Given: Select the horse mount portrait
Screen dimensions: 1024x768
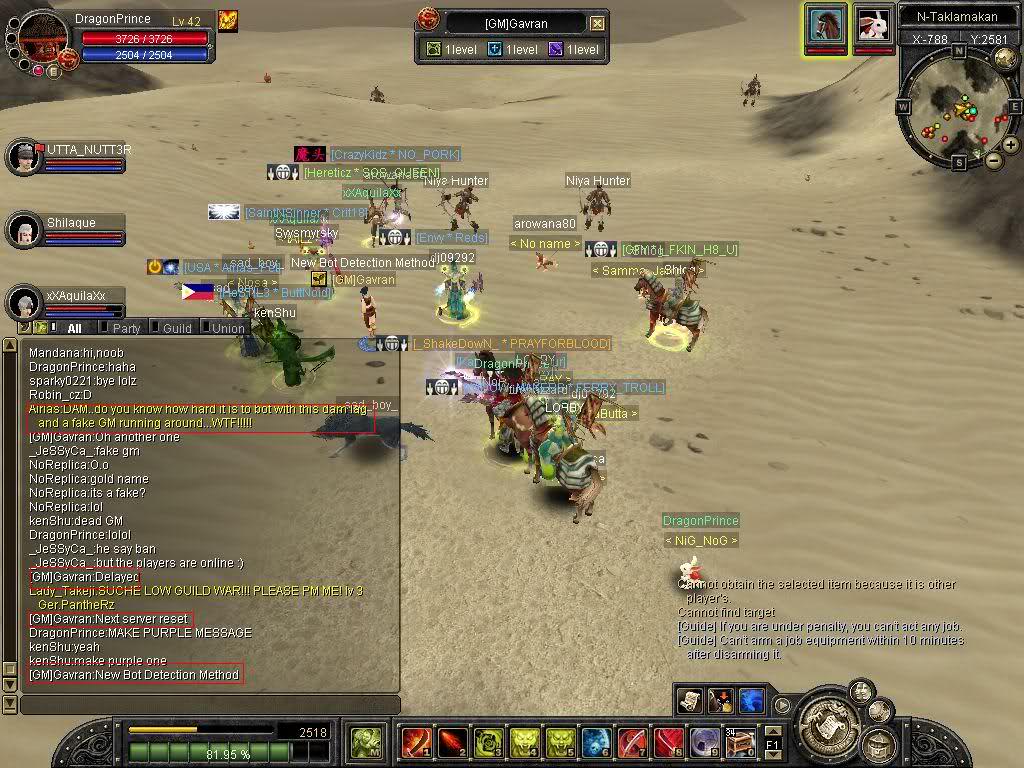Looking at the screenshot, I should click(x=826, y=24).
